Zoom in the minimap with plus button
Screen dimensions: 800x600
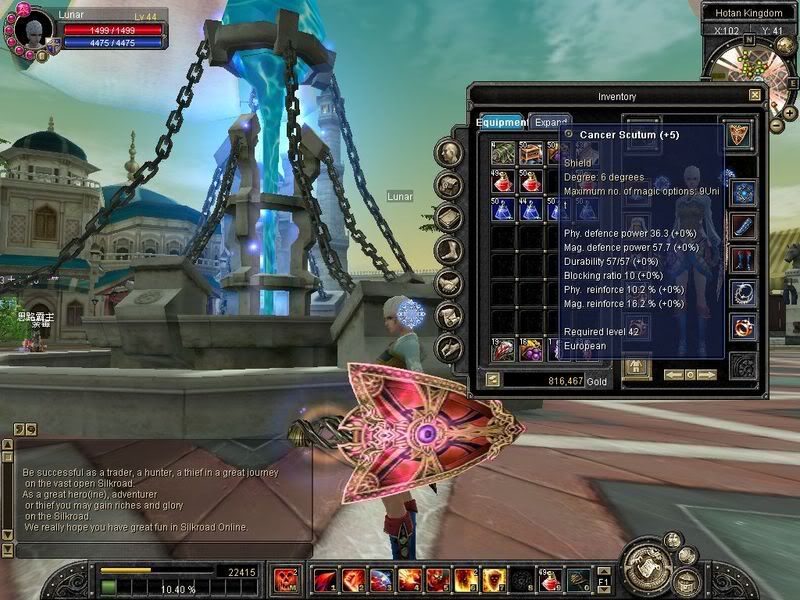pyautogui.click(x=789, y=114)
